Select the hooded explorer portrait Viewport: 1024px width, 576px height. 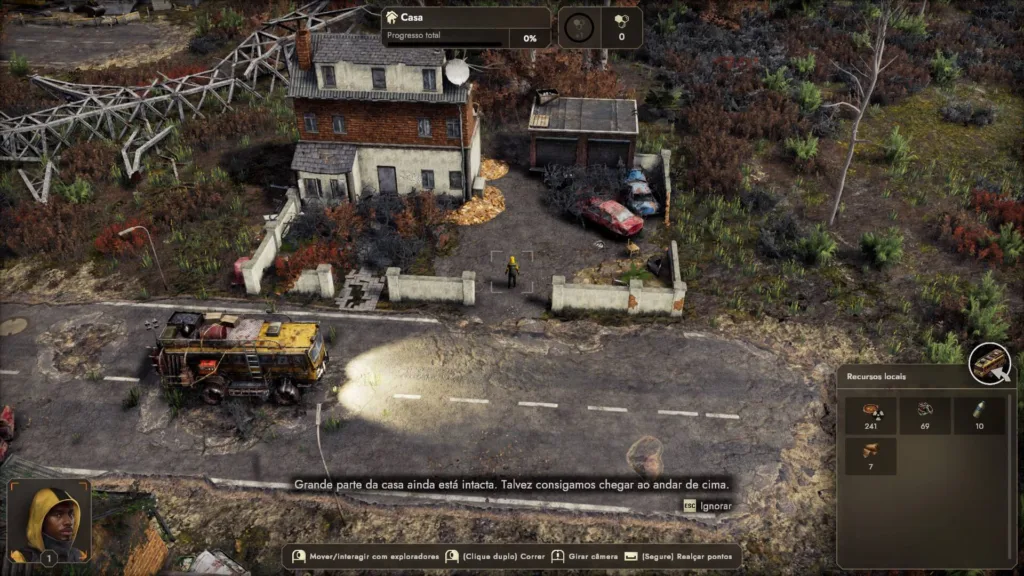(x=49, y=520)
